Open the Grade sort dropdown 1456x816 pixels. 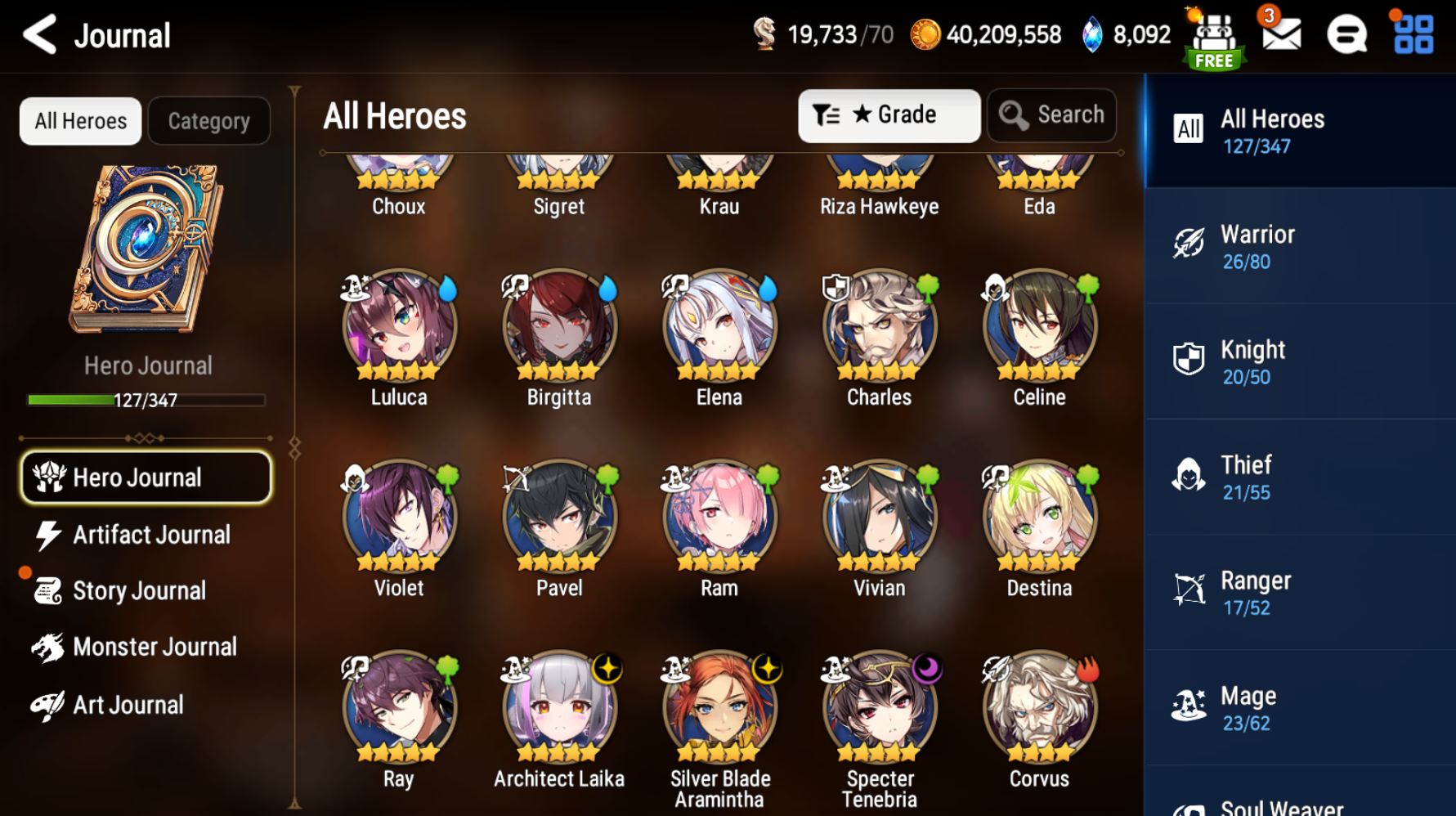point(889,115)
